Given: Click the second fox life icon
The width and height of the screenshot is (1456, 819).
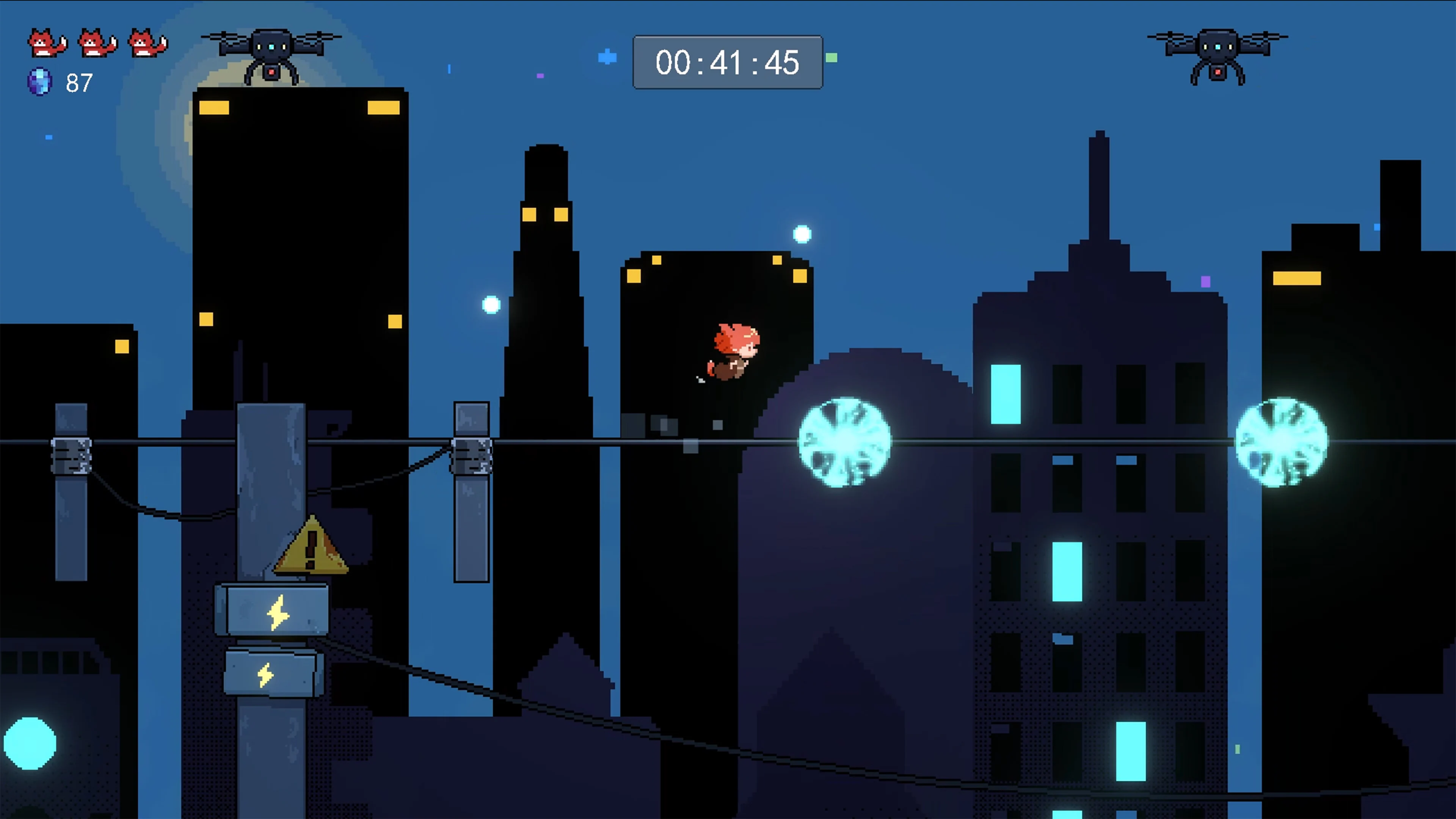Looking at the screenshot, I should (96, 42).
